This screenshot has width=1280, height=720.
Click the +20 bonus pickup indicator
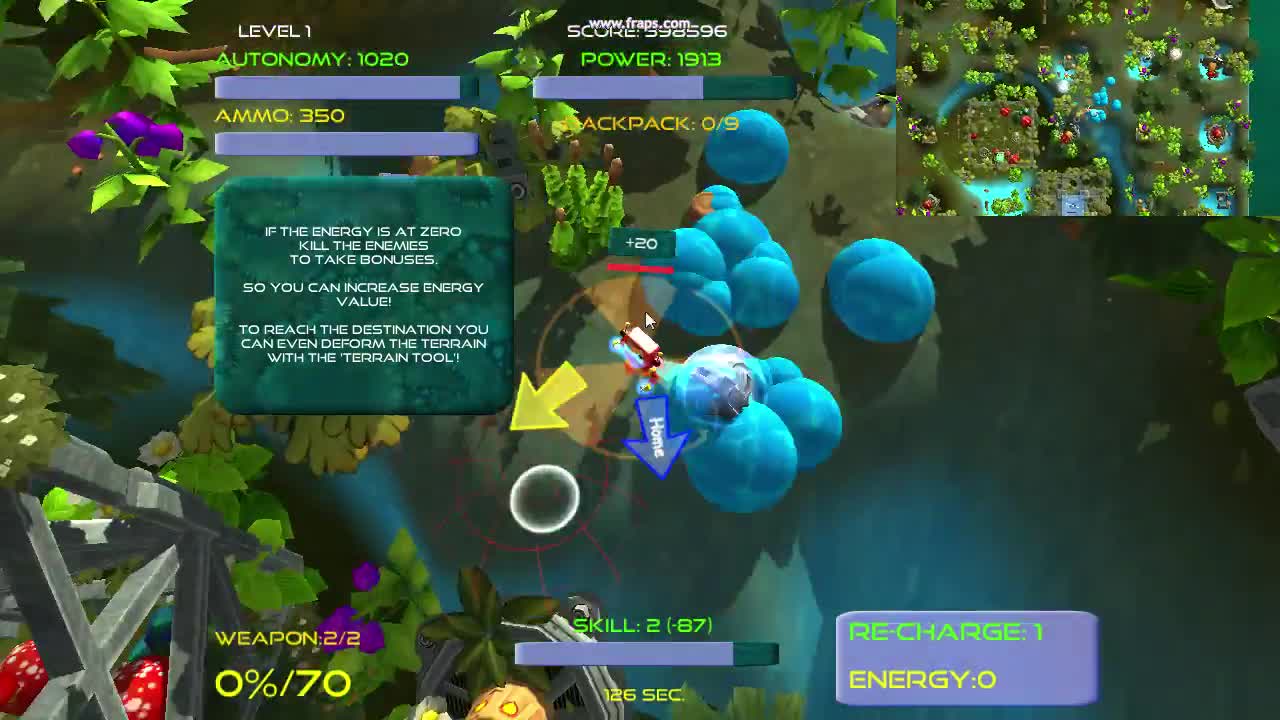tap(641, 243)
